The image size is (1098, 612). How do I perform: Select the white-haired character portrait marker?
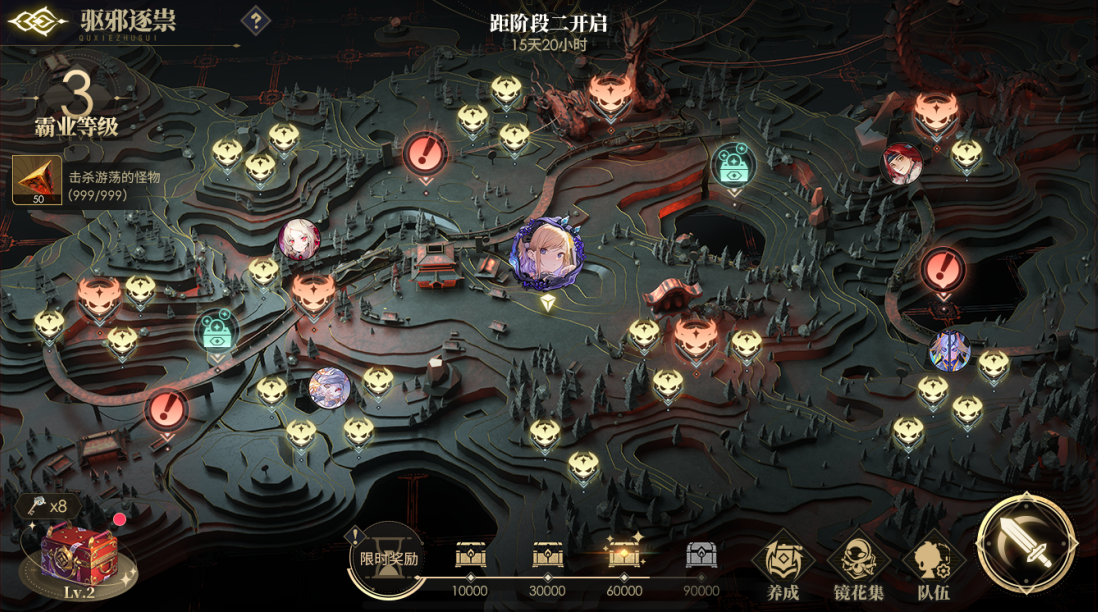point(299,239)
